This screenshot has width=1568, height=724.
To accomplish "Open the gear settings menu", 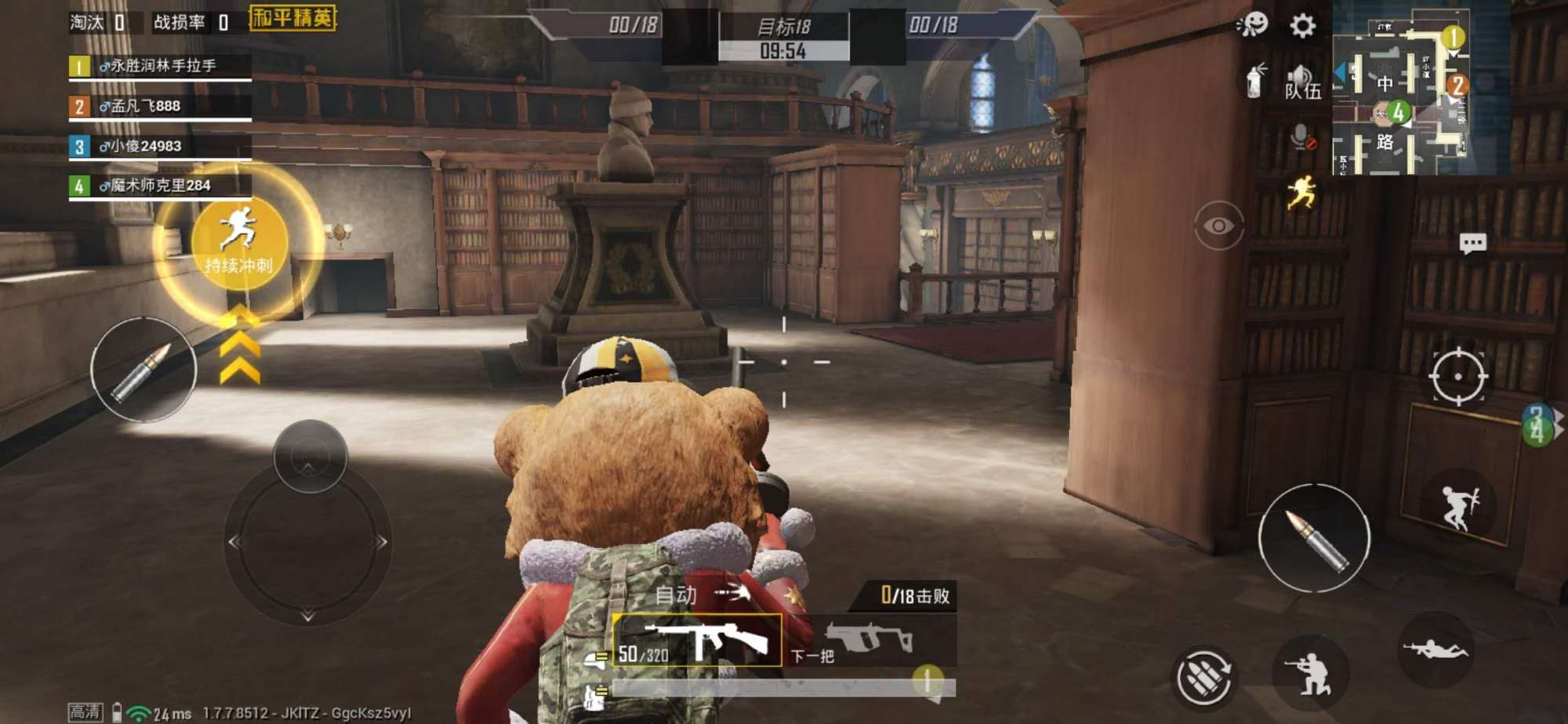I will [1302, 26].
